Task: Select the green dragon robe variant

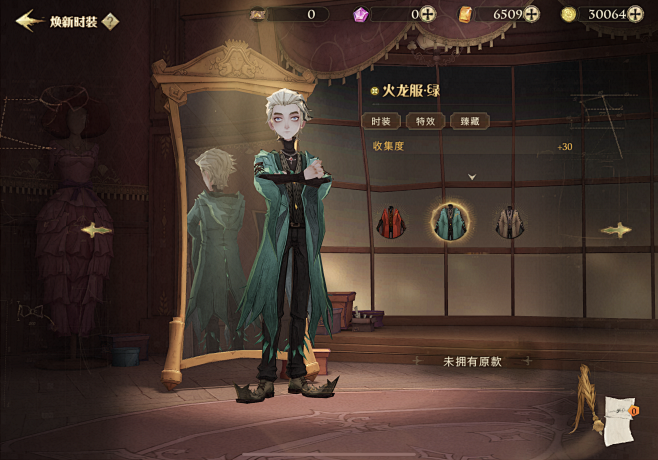Action: pos(450,221)
